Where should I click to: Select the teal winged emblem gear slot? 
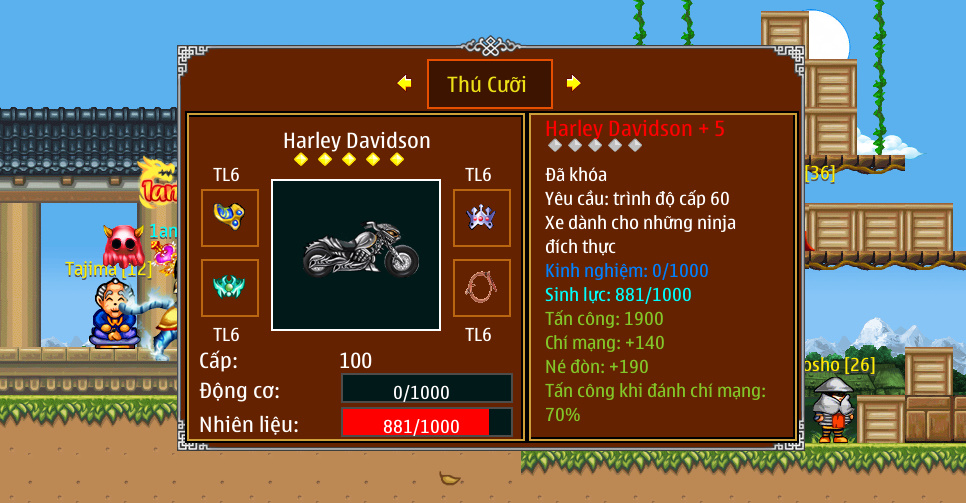tap(230, 288)
